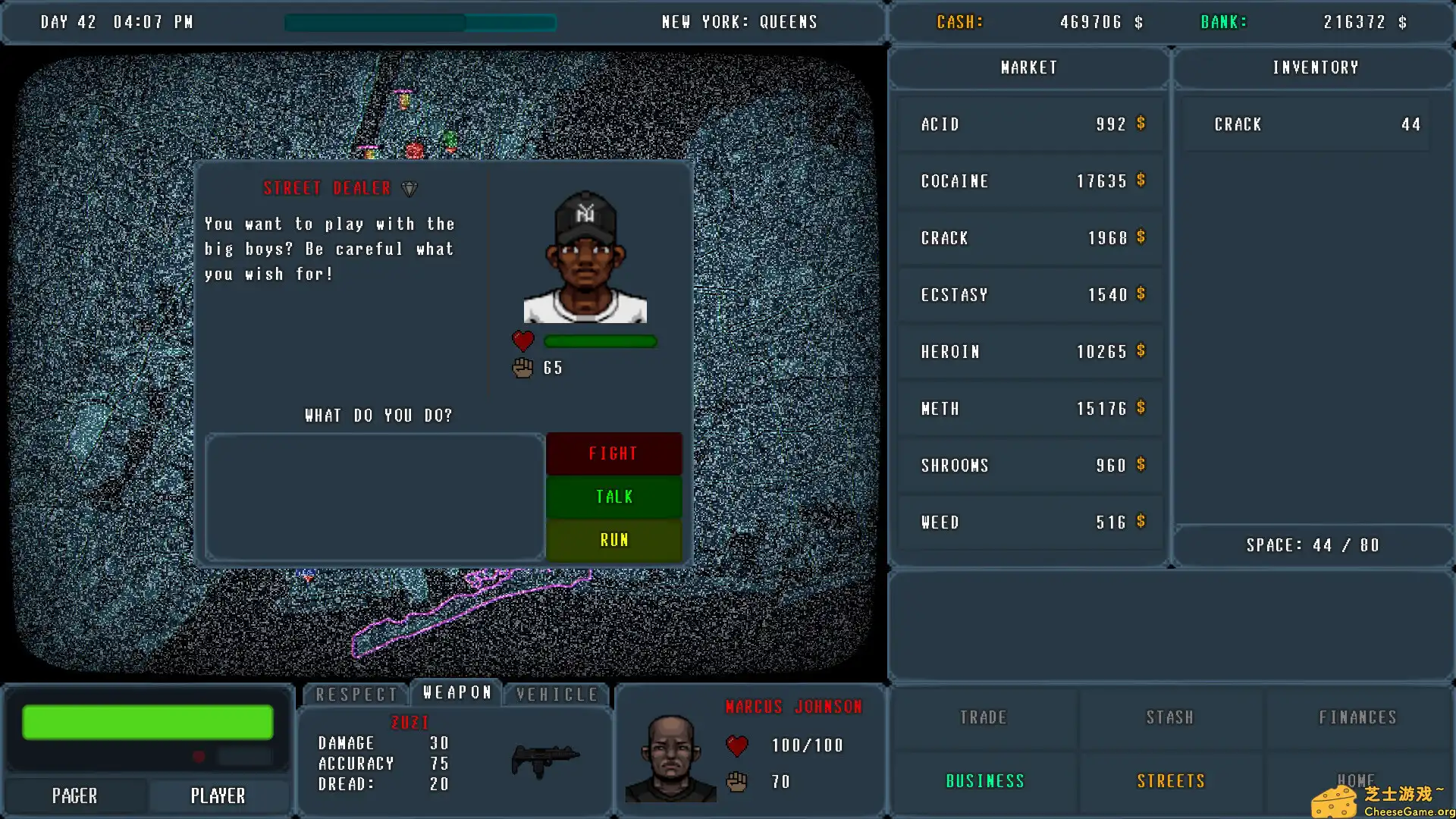Choose the TALK option

[x=613, y=496]
